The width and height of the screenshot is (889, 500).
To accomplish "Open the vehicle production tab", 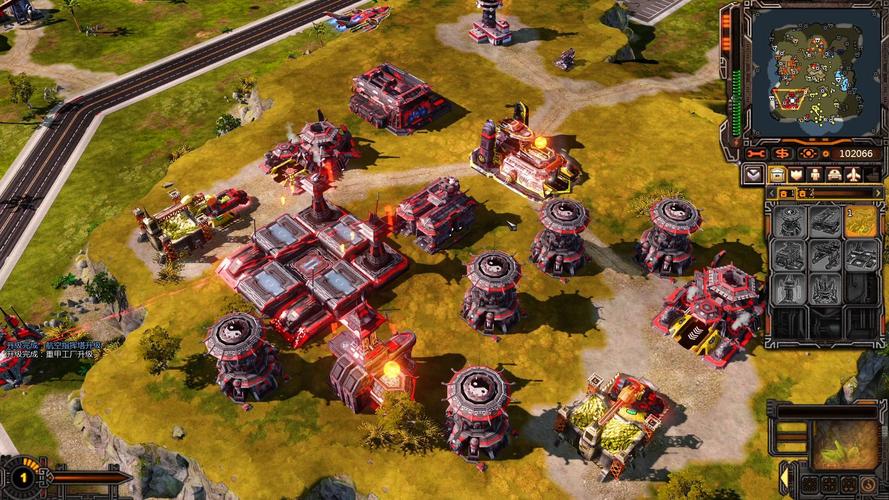I will pyautogui.click(x=834, y=174).
